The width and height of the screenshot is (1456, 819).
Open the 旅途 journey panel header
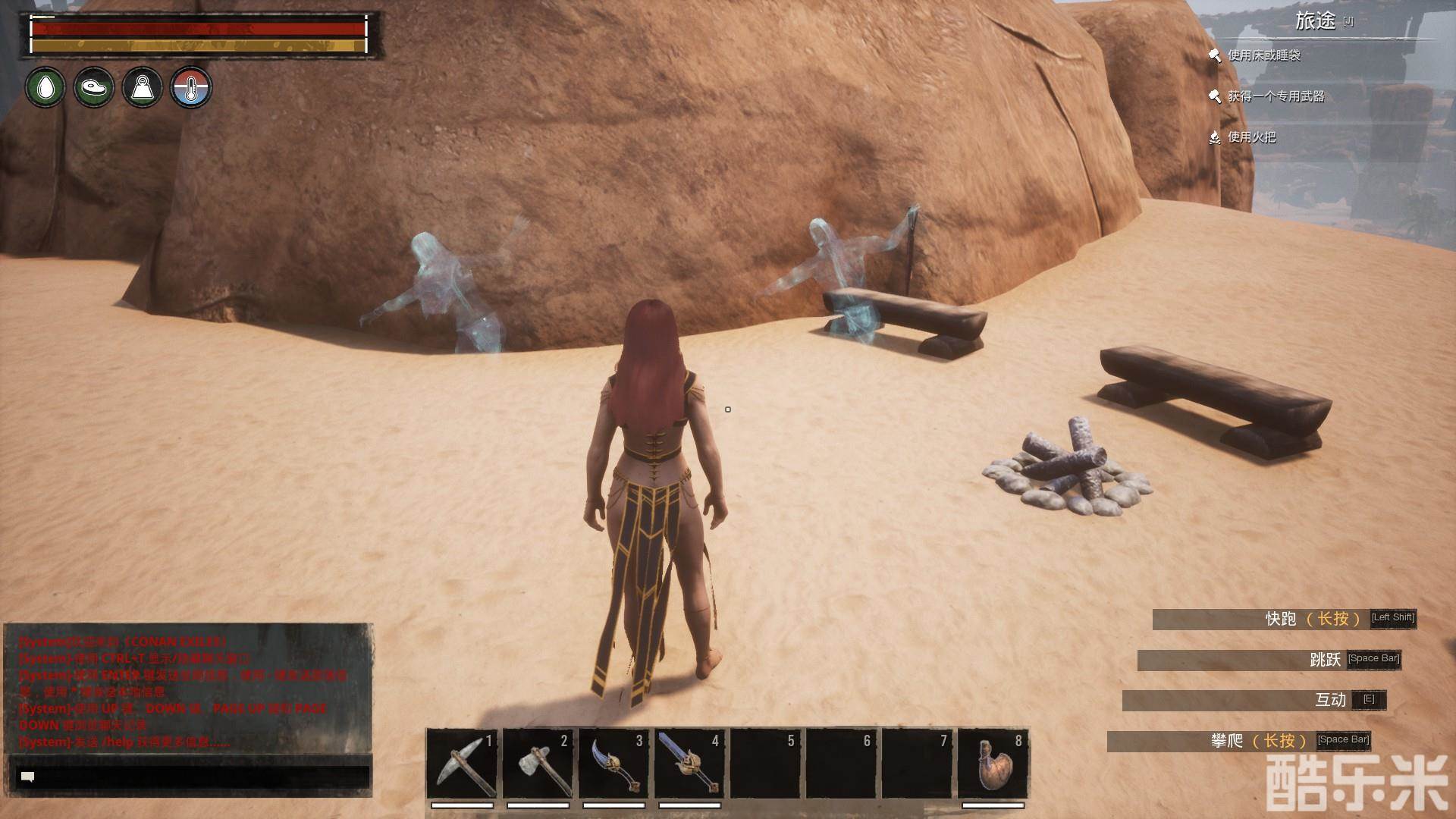tap(1315, 21)
